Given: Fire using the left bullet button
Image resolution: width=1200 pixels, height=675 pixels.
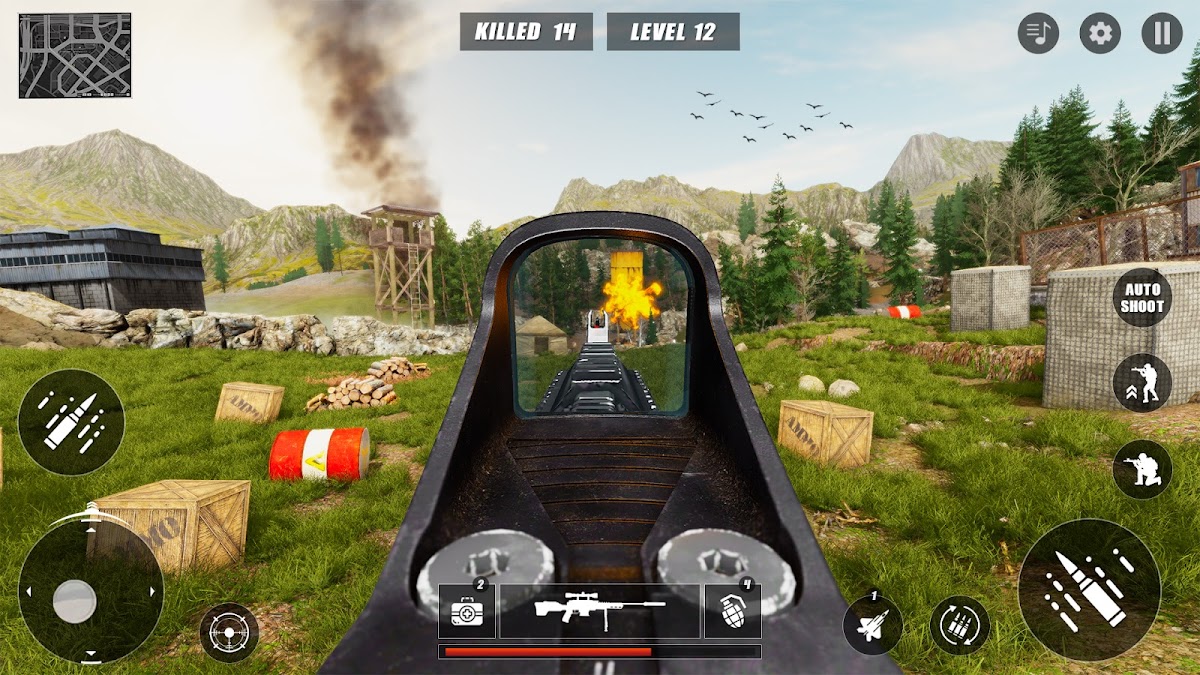Looking at the screenshot, I should point(71,422).
